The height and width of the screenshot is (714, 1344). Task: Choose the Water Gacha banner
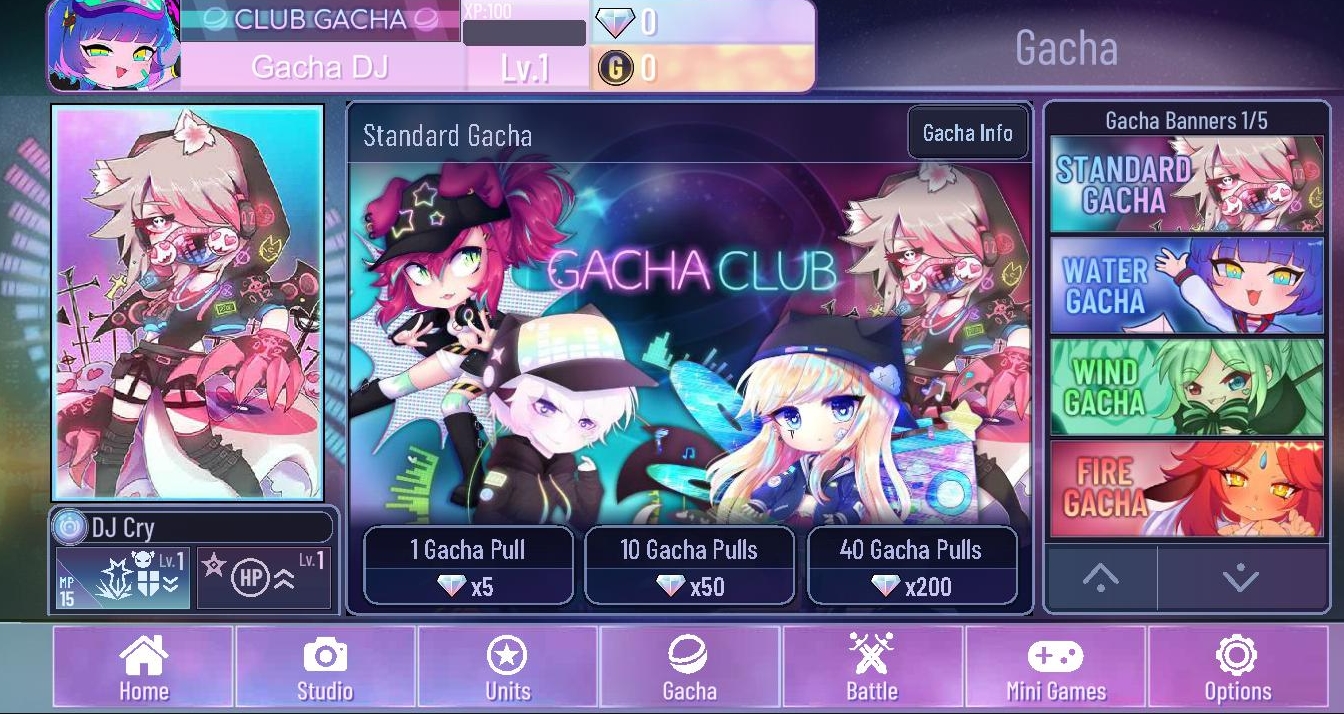pos(1186,285)
